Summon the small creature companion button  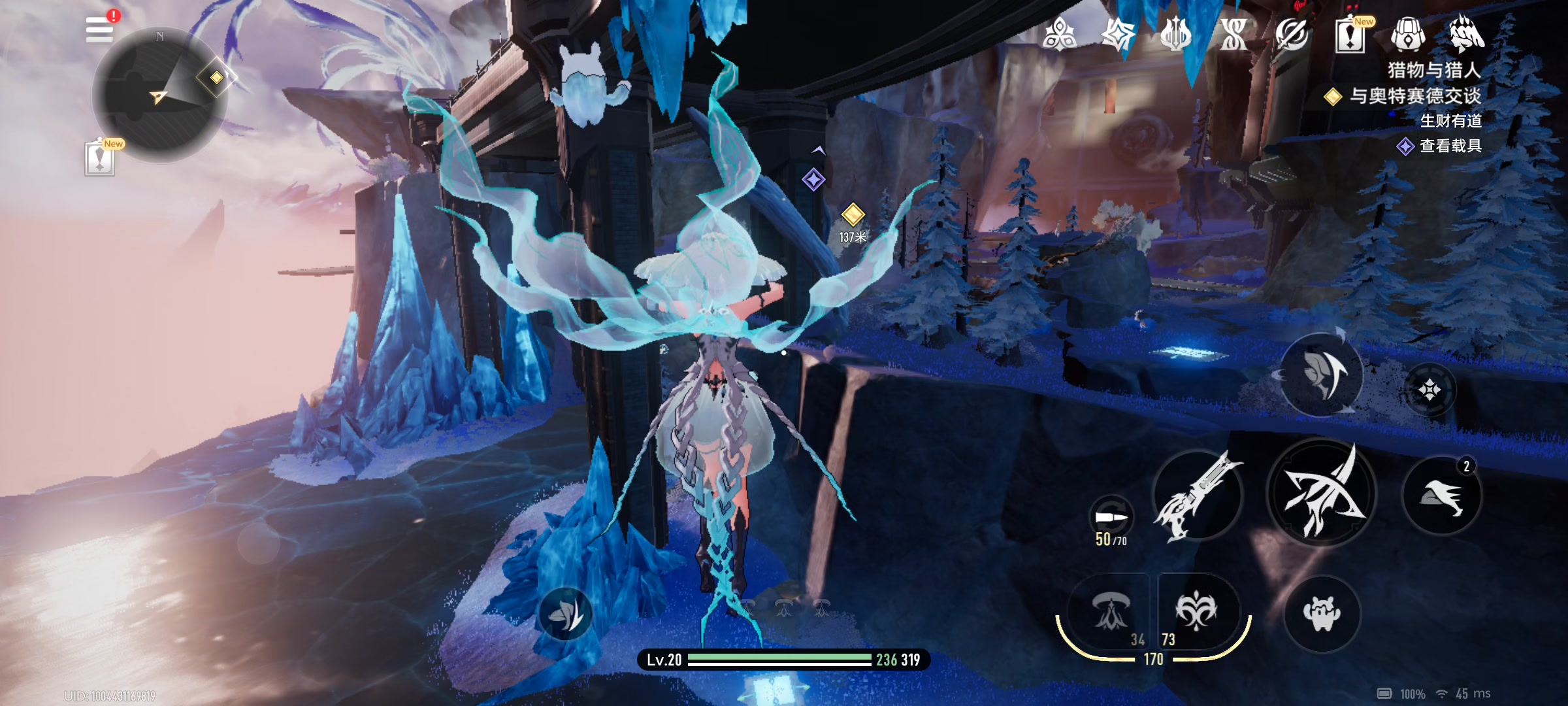point(1322,614)
